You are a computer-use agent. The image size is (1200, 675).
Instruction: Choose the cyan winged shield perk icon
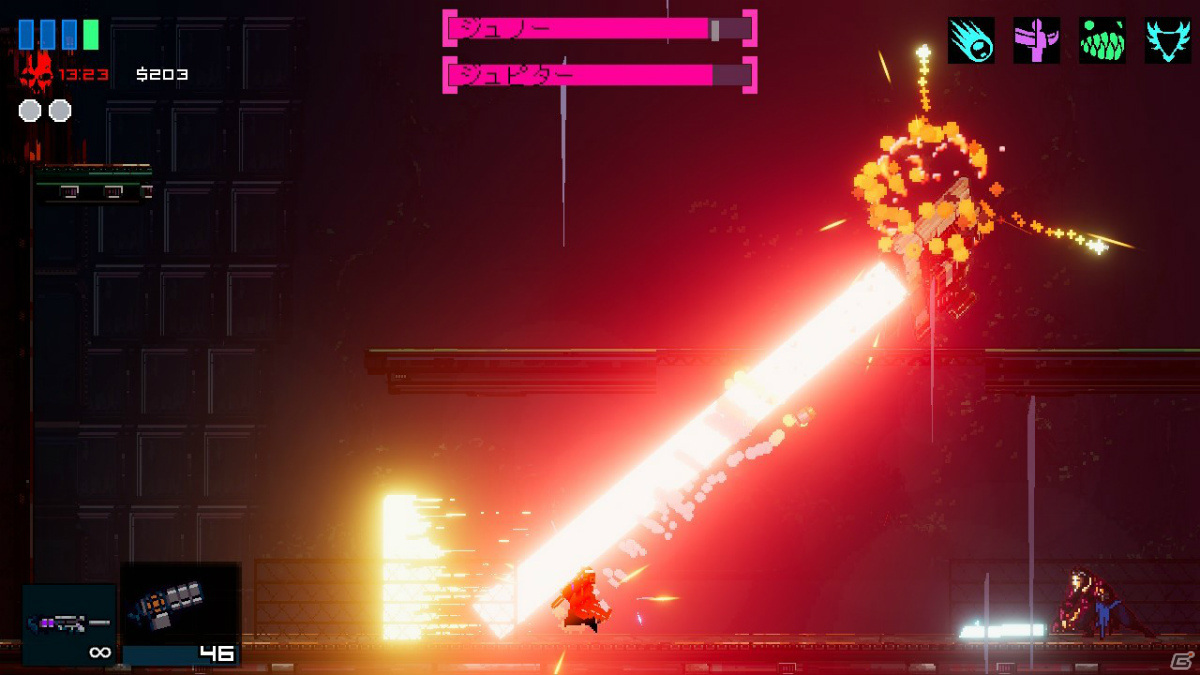click(x=1168, y=40)
